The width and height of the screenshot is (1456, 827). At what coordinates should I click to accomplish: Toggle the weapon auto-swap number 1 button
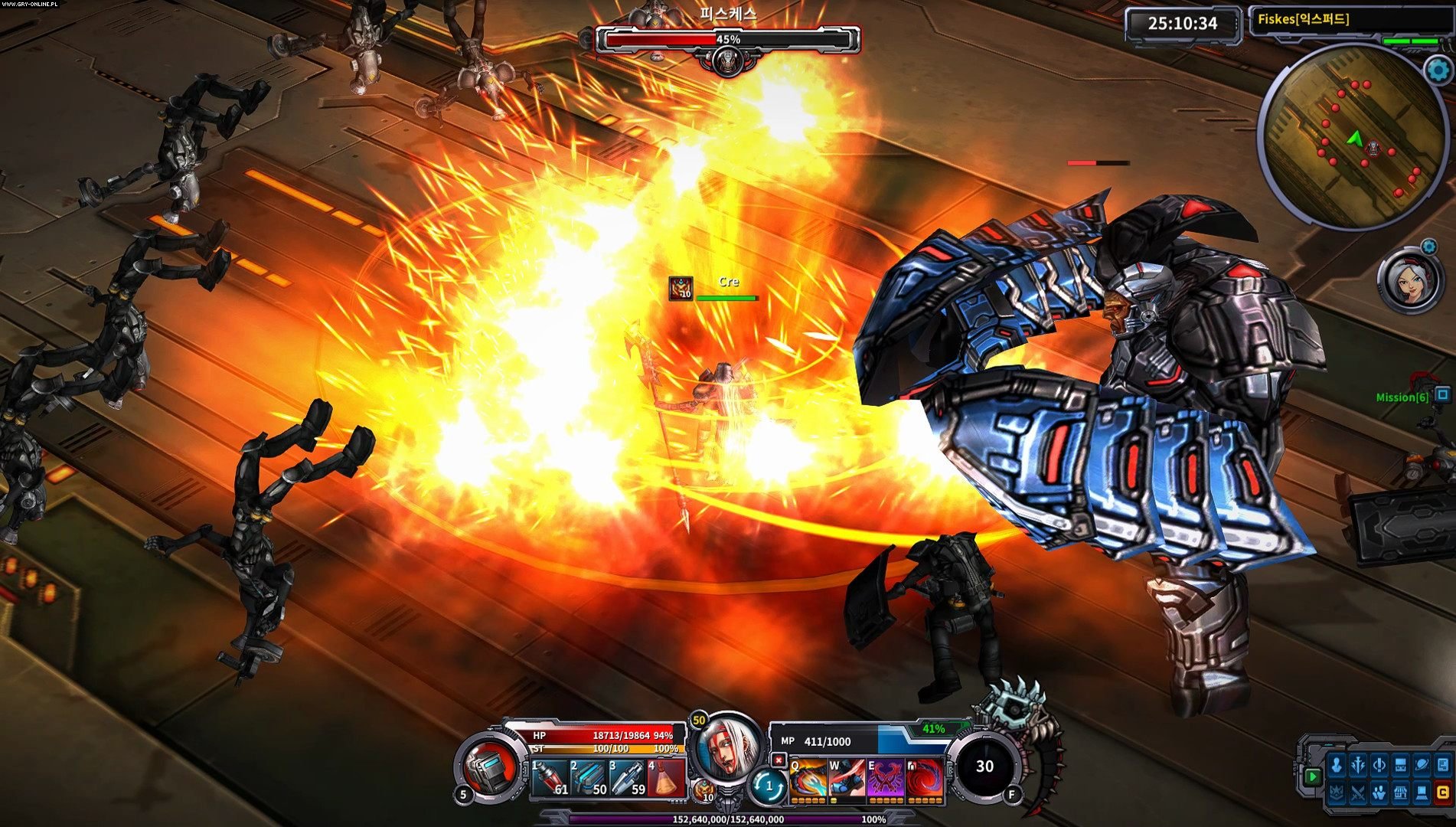pos(769,786)
